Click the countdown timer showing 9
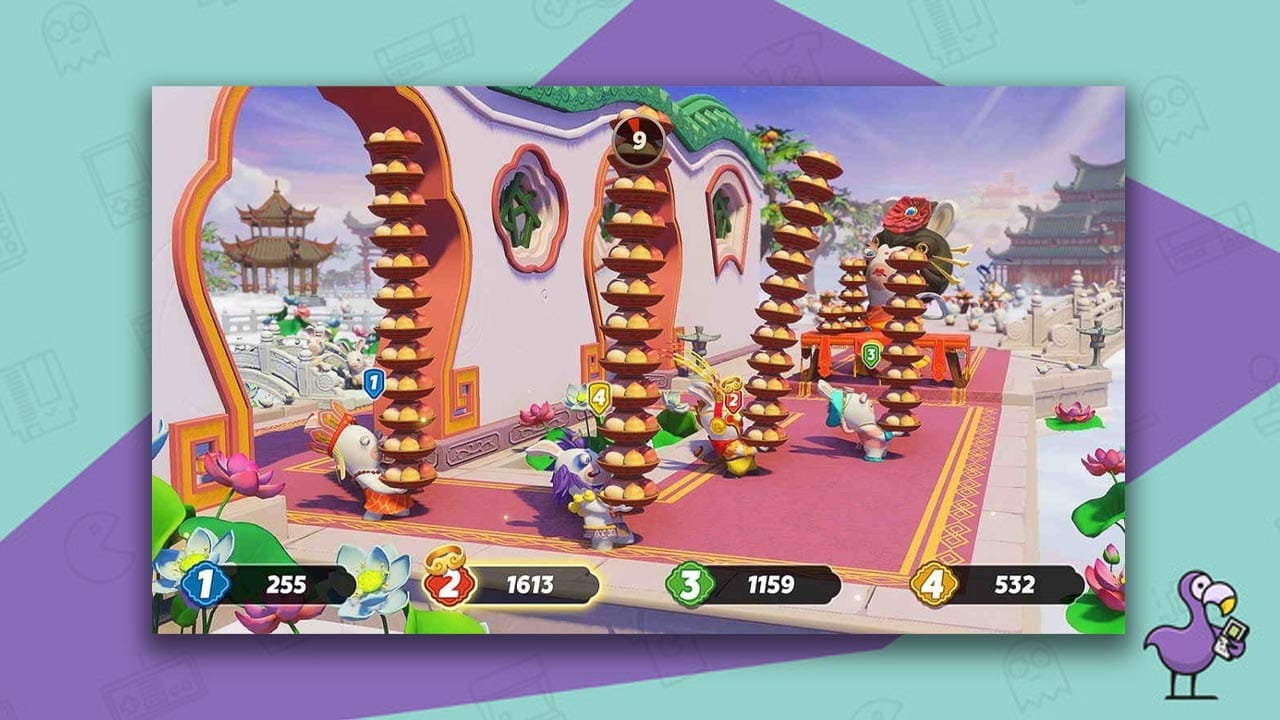Viewport: 1280px width, 720px height. pos(640,137)
